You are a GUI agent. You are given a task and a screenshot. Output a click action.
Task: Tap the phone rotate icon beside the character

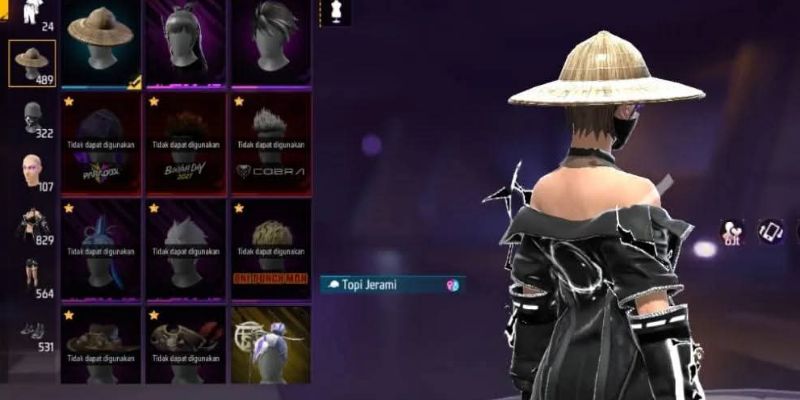tap(770, 232)
